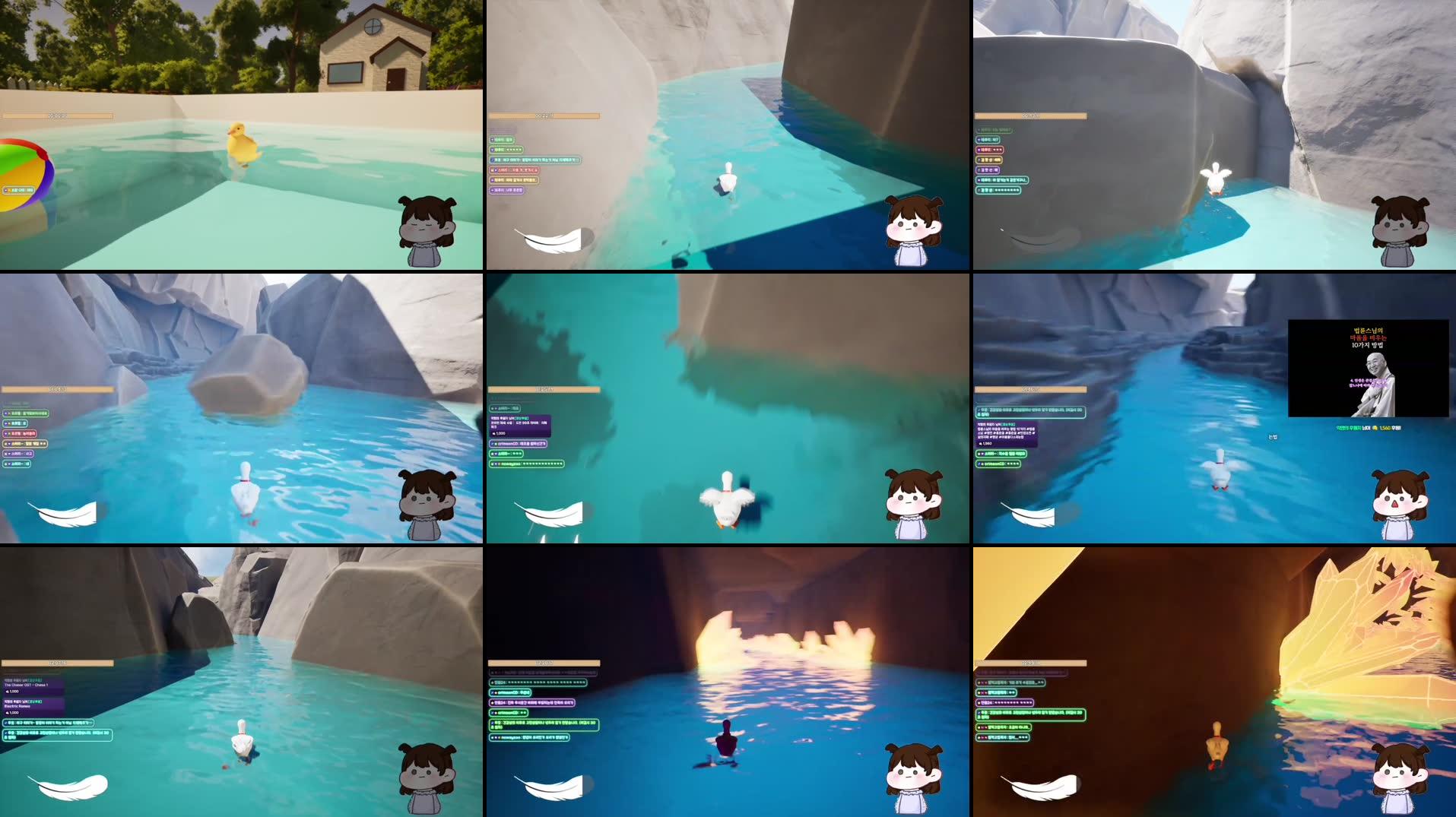The image size is (1456, 817).
Task: Click the yellow progress bar at top left
Action: (x=57, y=114)
